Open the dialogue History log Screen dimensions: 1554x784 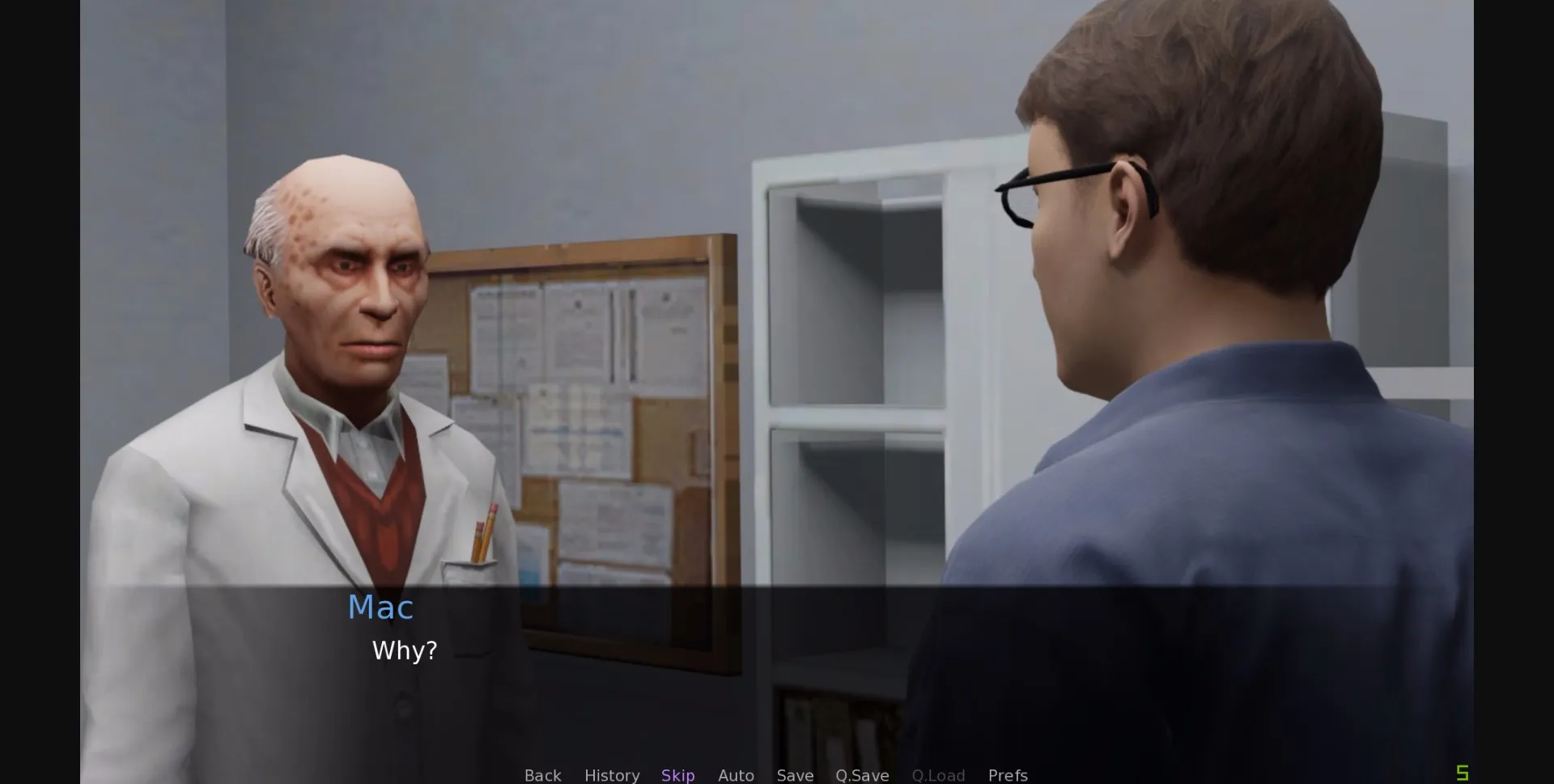click(612, 774)
